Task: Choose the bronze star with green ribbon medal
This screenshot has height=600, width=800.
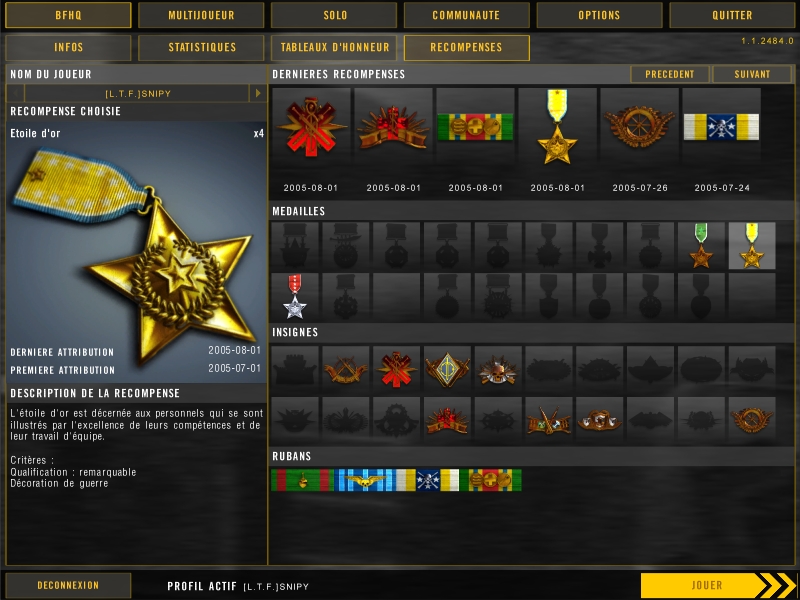Action: (x=701, y=246)
